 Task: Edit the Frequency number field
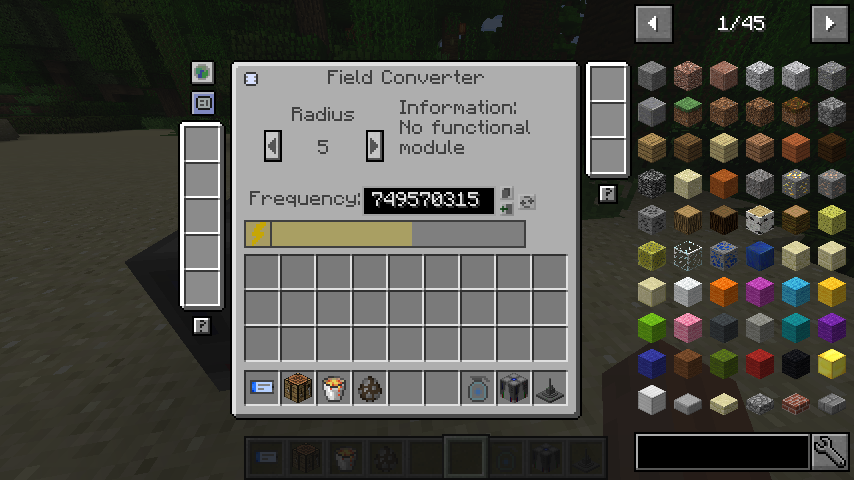(x=428, y=200)
